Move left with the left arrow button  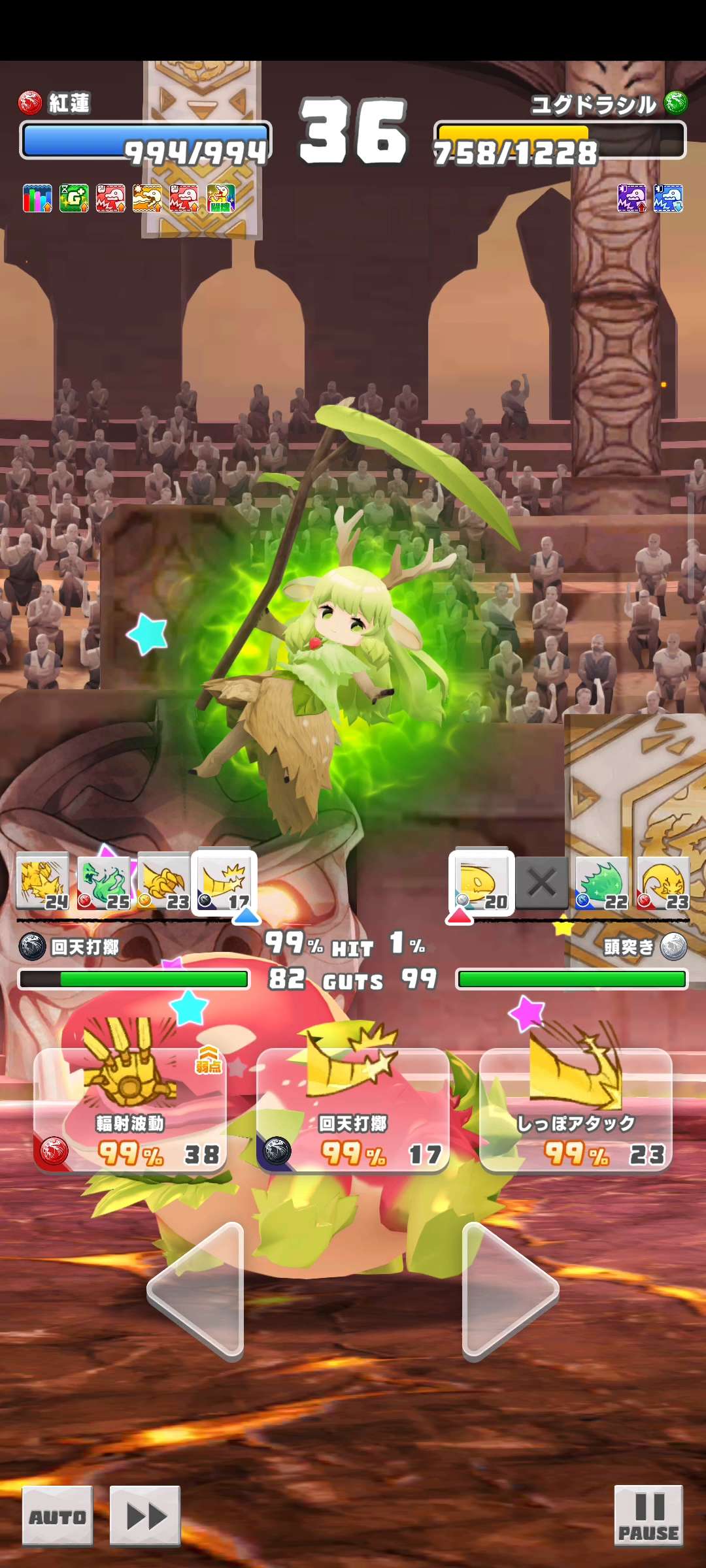pyautogui.click(x=197, y=1291)
